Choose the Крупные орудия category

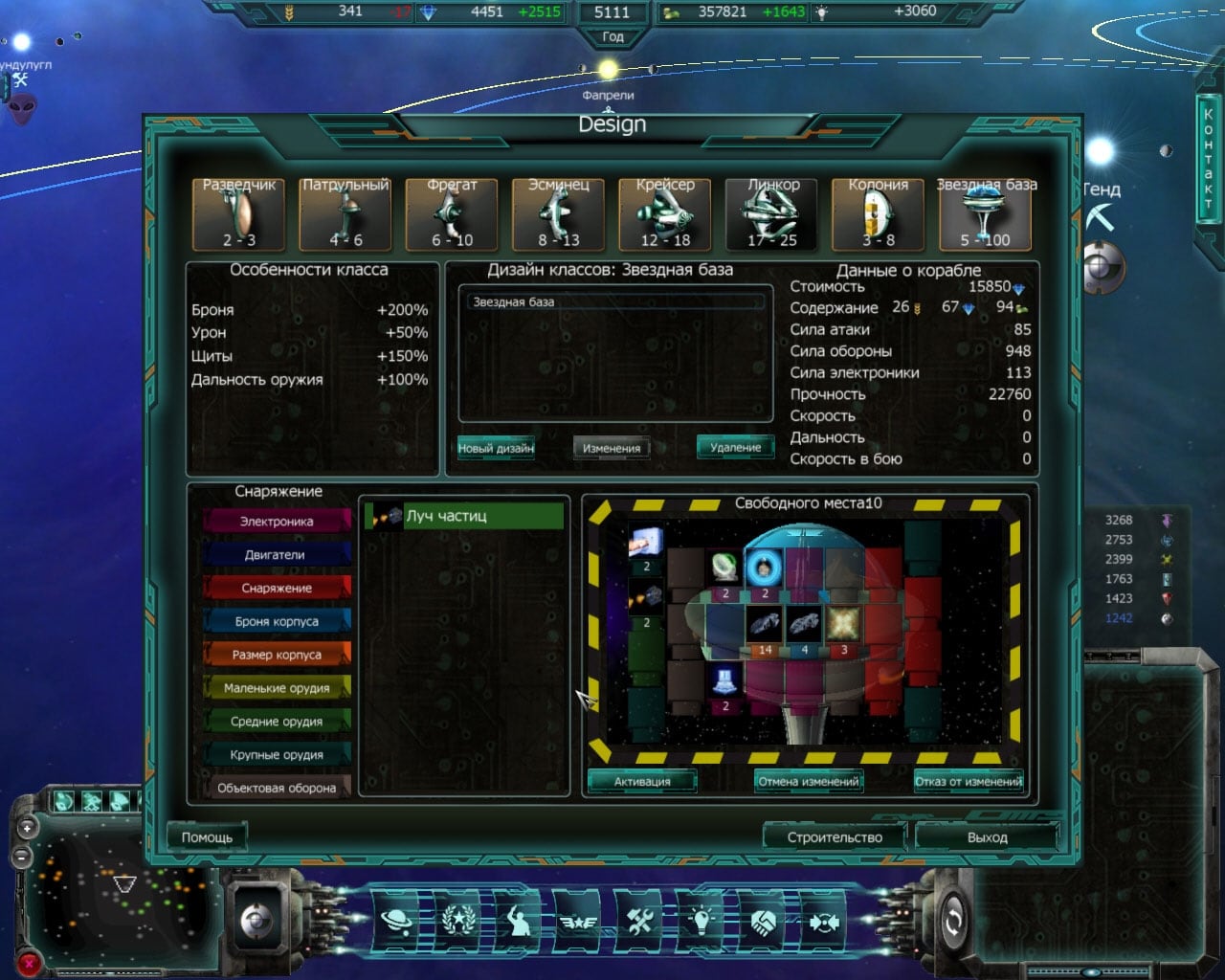point(277,755)
